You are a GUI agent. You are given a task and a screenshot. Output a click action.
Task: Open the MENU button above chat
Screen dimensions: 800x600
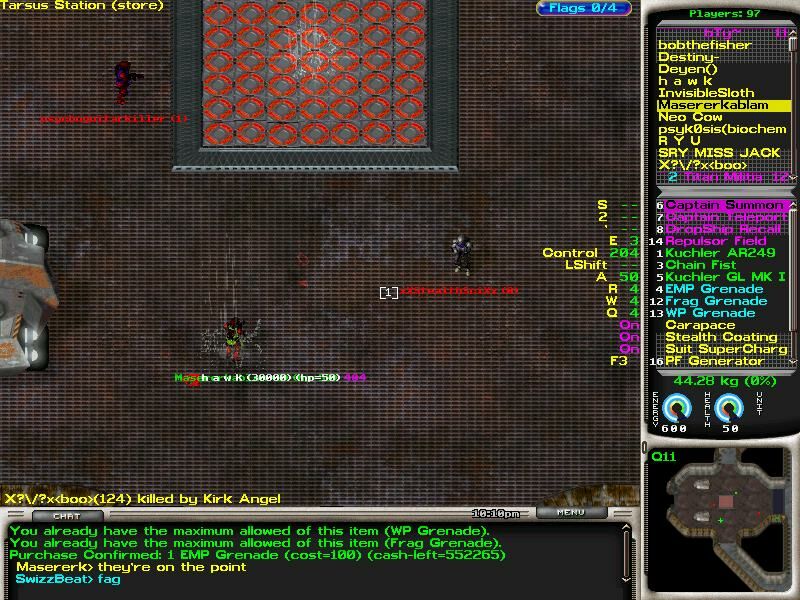[571, 513]
